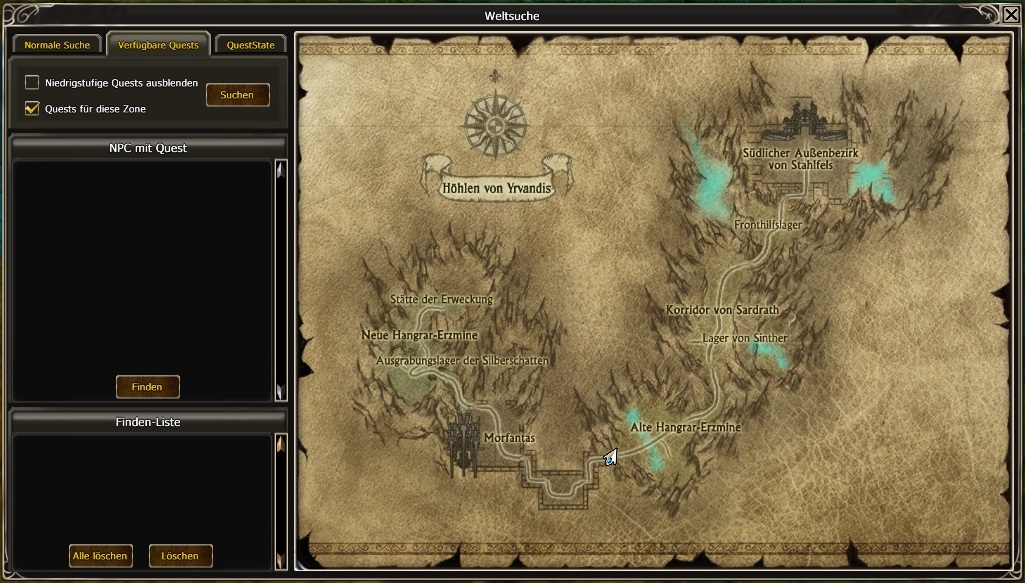The height and width of the screenshot is (584, 1025).
Task: Click the Löschen button
Action: (180, 555)
